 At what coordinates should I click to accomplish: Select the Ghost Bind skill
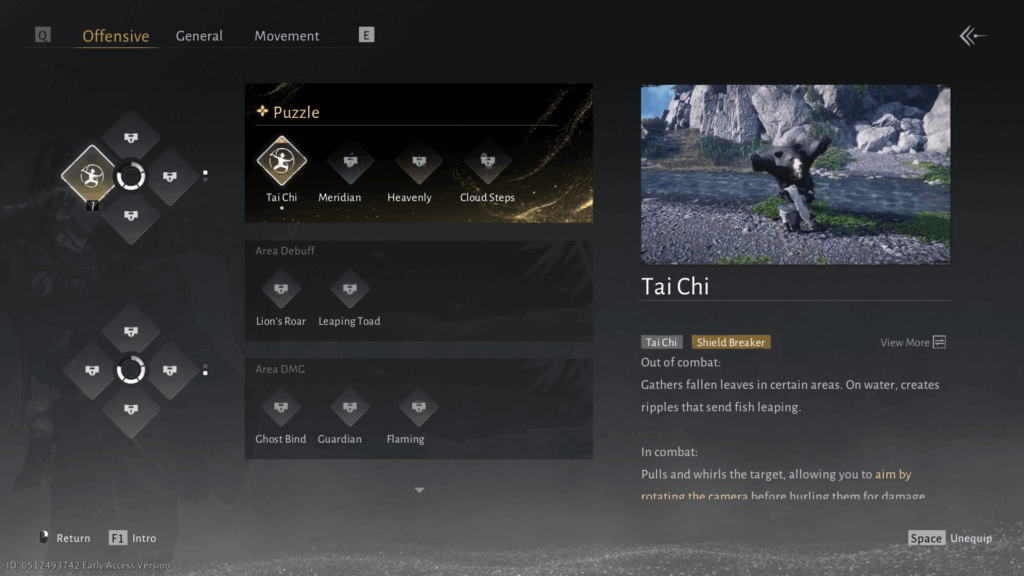[x=281, y=407]
